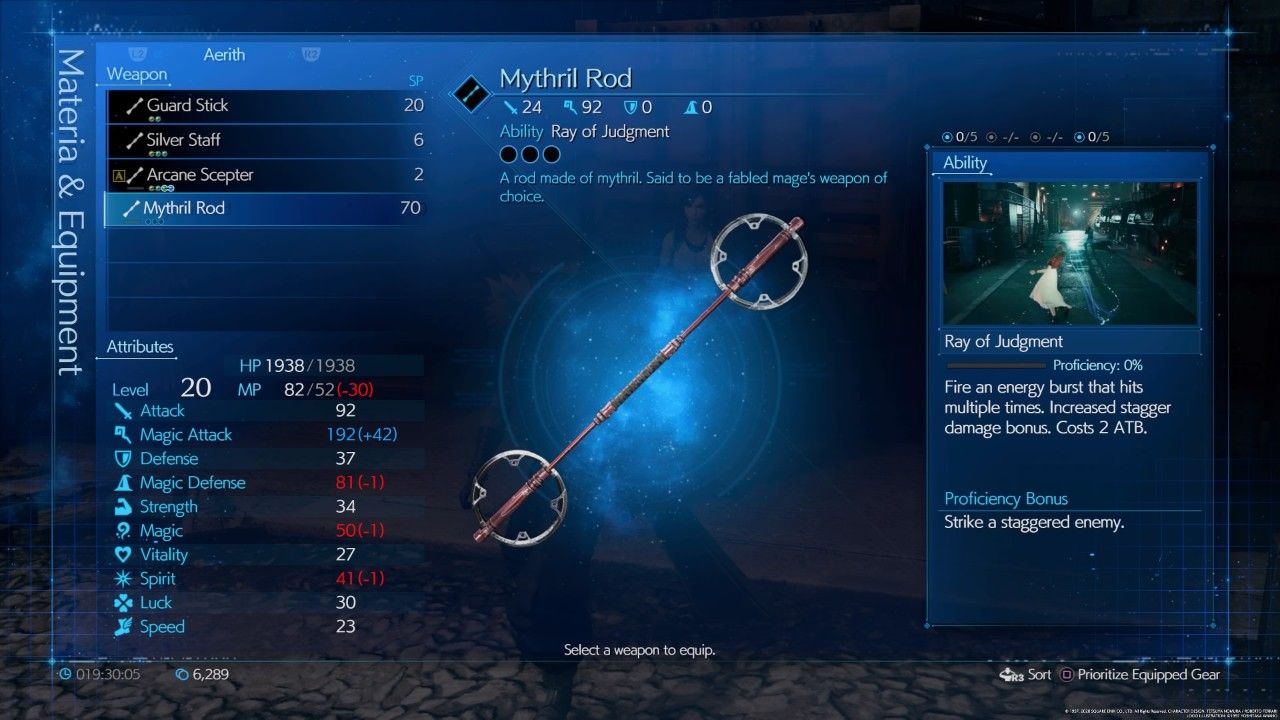Select the Guard Stick weapon
This screenshot has height=720, width=1280.
(265, 106)
